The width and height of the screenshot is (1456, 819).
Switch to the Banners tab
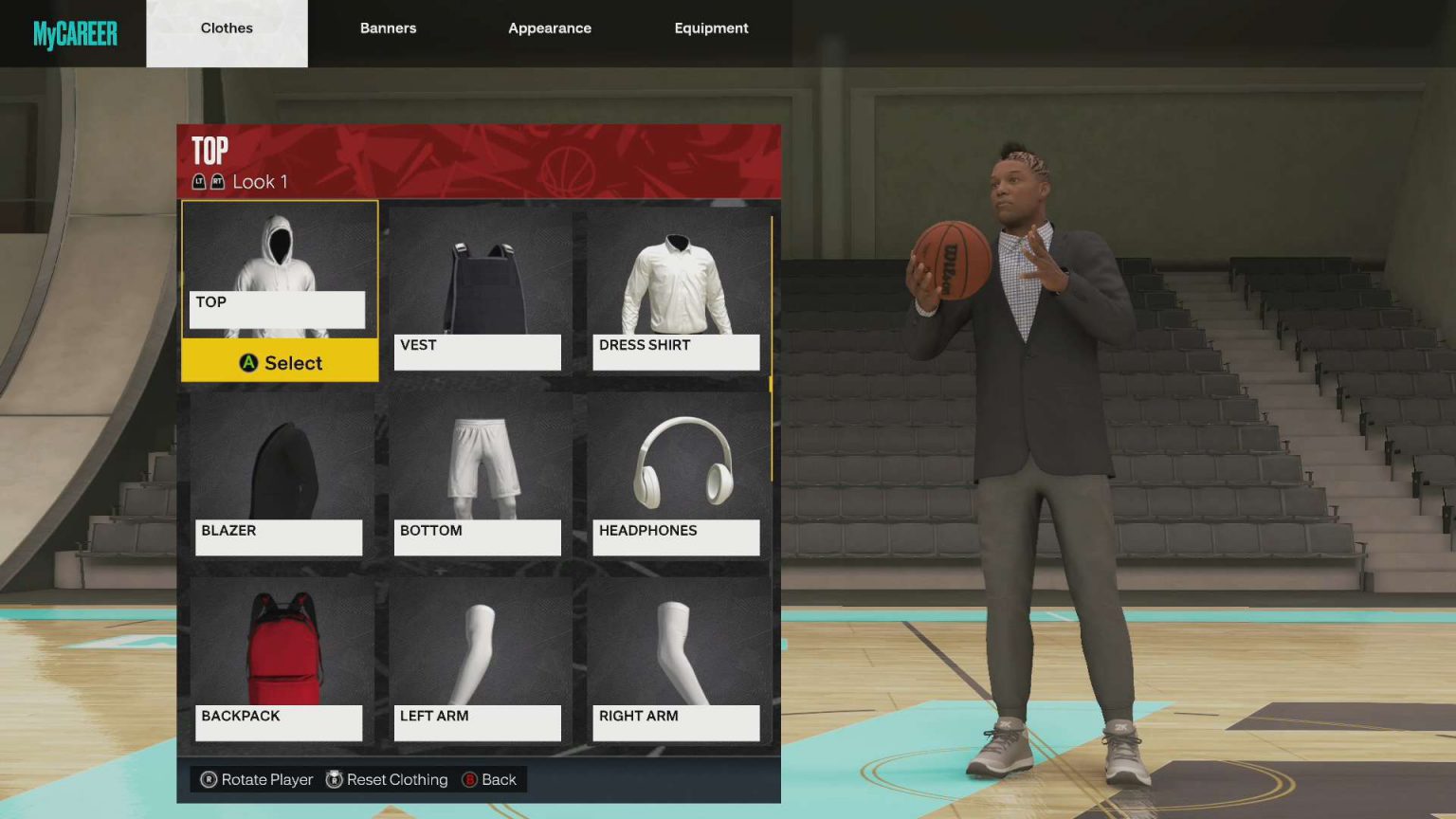point(388,28)
